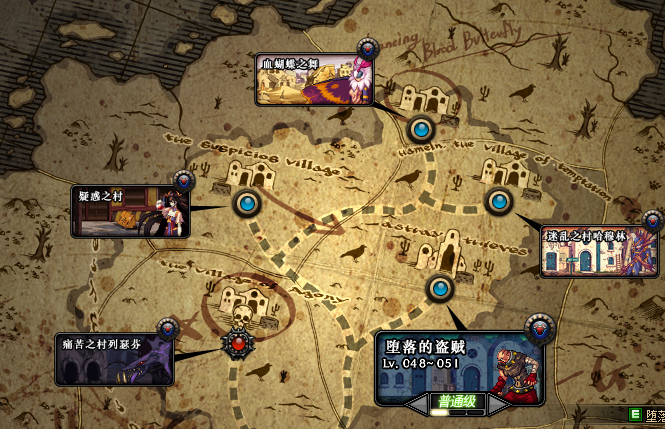Click the blue map node for 疑惑之村
The image size is (665, 429).
247,204
